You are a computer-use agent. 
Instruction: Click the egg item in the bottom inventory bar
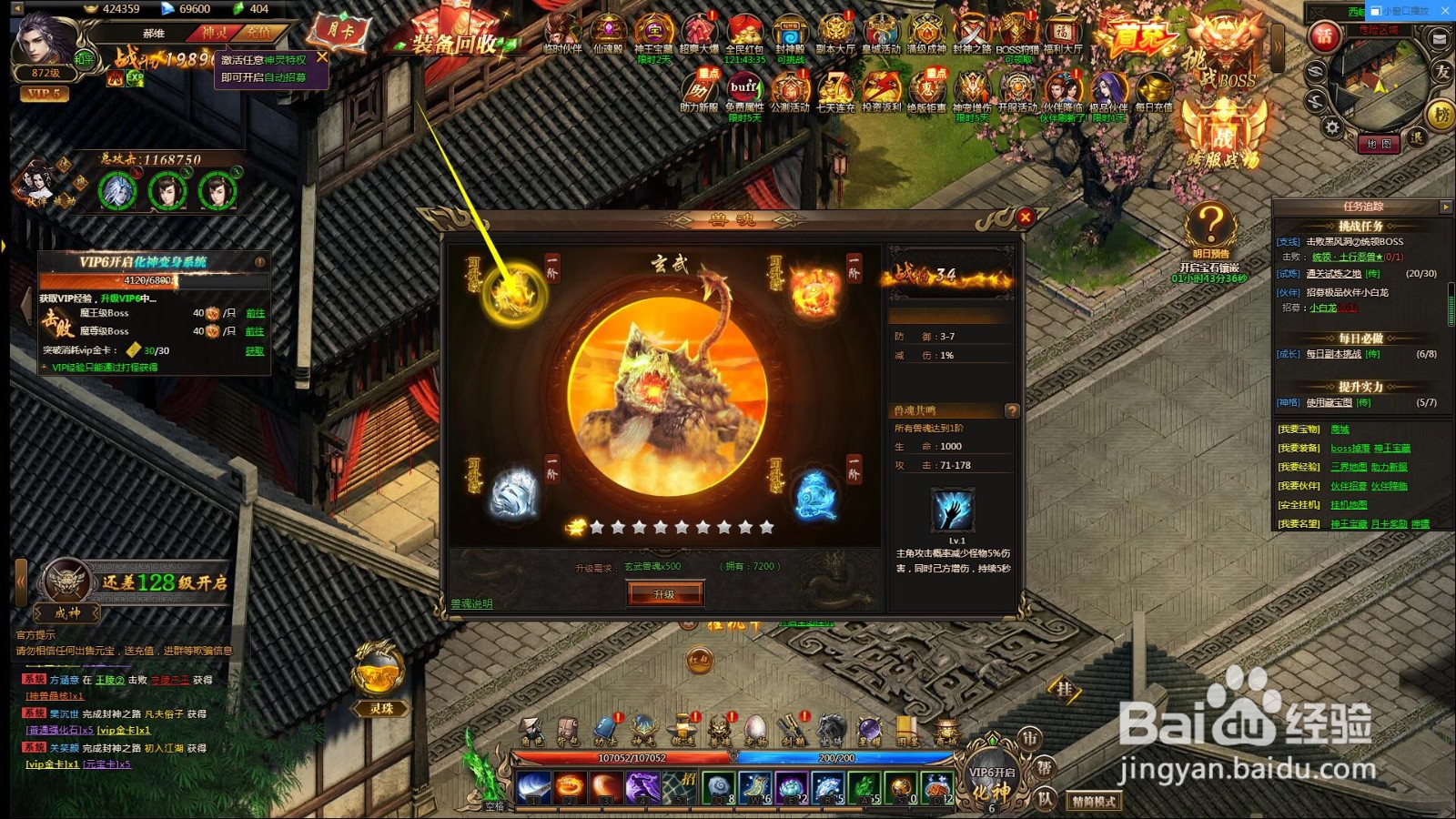coord(757,725)
